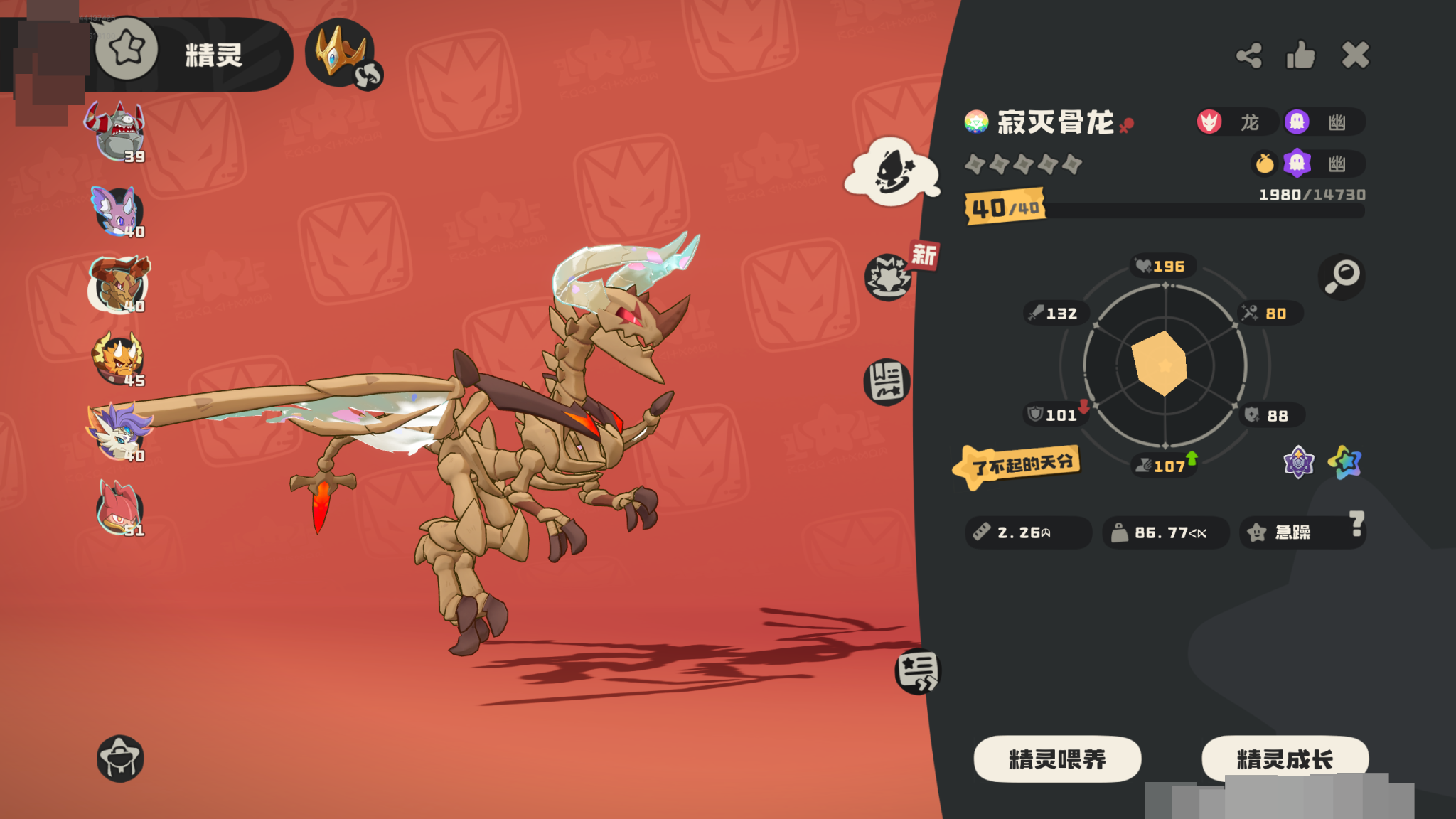
Task: Share this spirit's profile
Action: [1249, 55]
